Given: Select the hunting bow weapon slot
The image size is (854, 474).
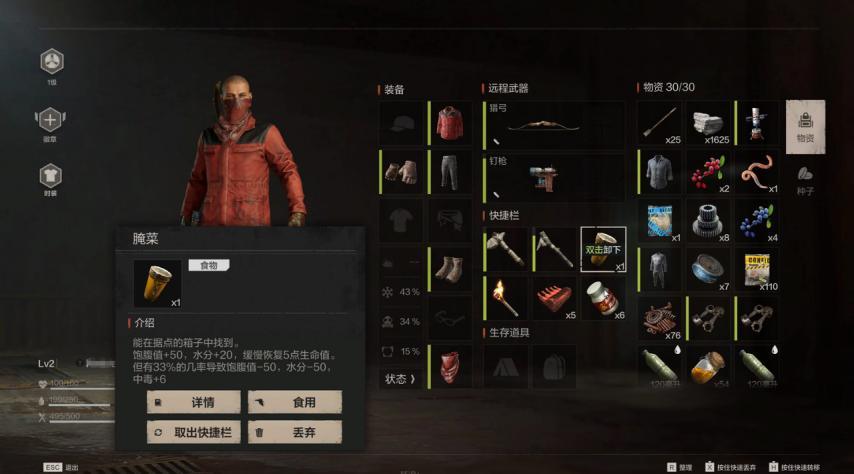Looking at the screenshot, I should pos(554,125).
